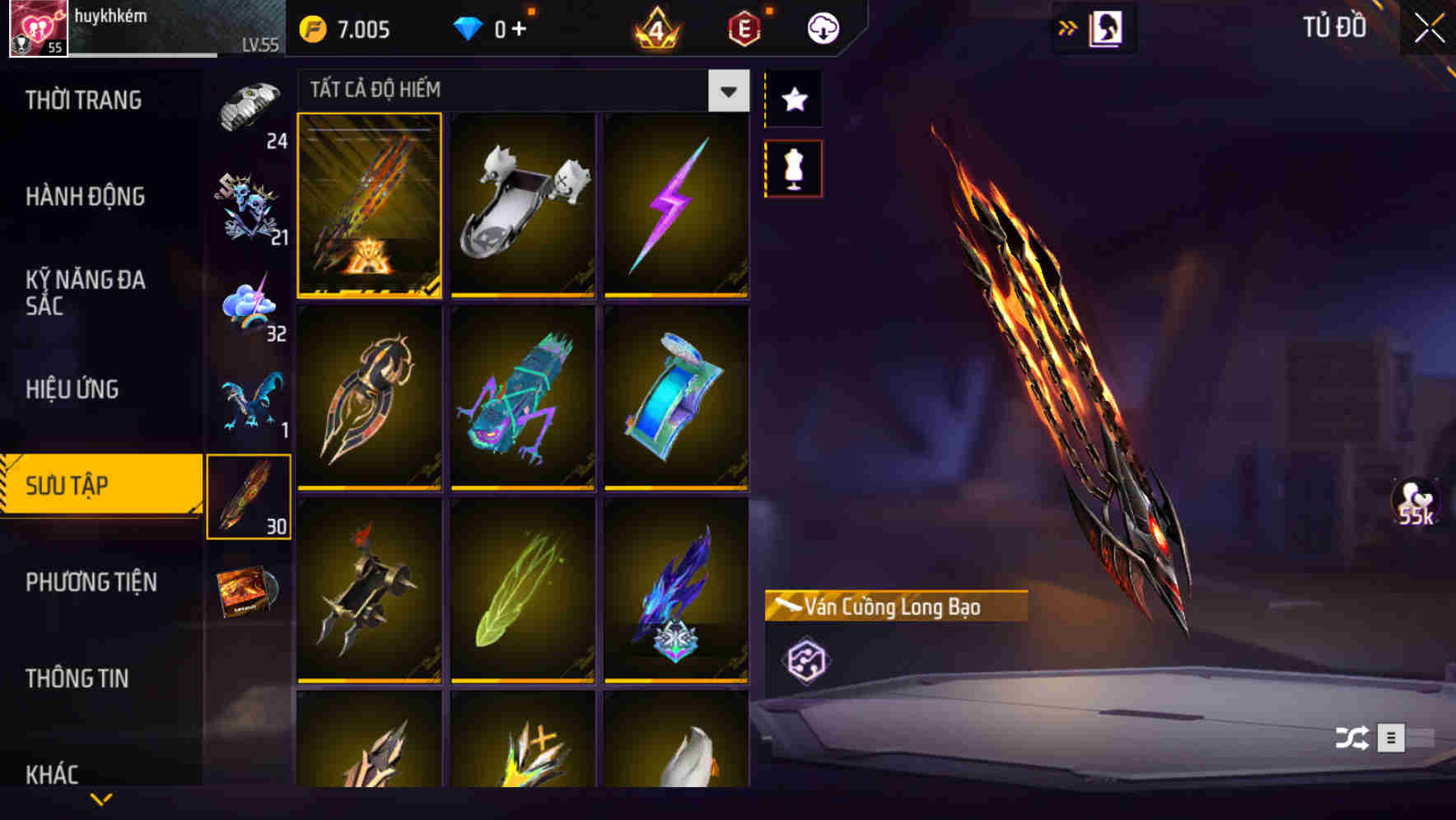Expand the sidebar with the down chevron
The height and width of the screenshot is (820, 1456).
click(102, 797)
